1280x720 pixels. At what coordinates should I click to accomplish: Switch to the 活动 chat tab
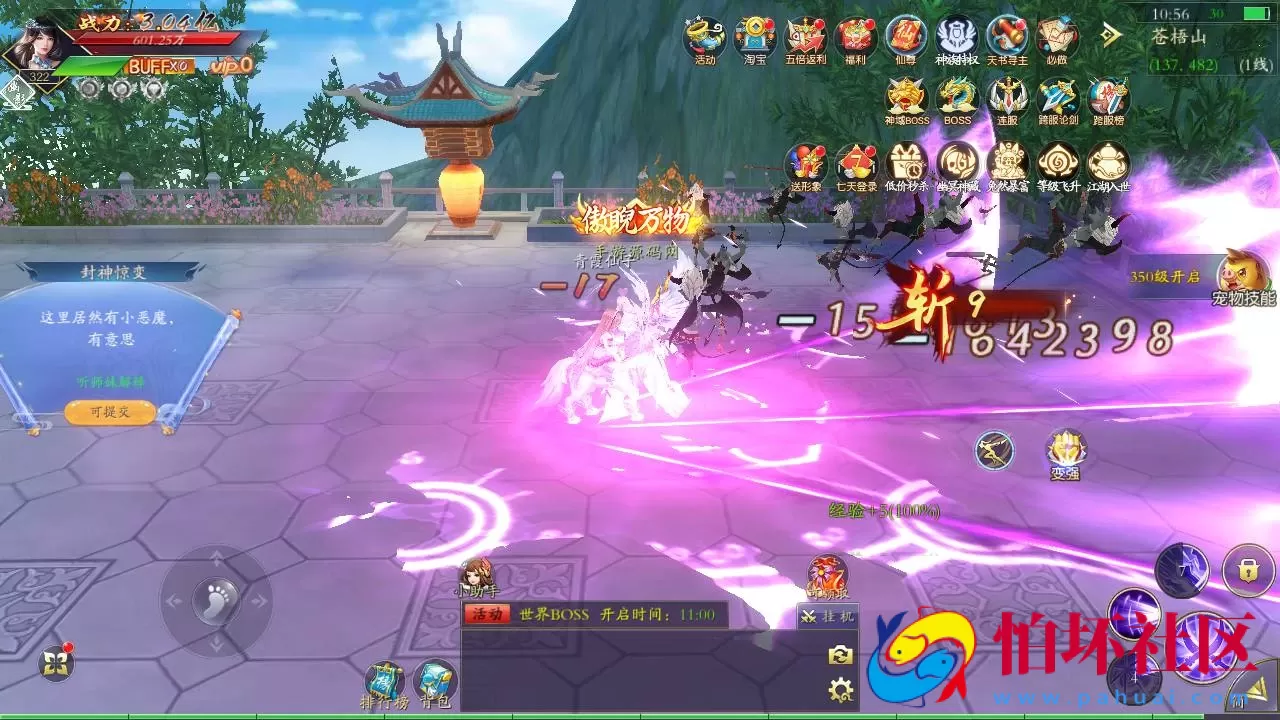click(485, 615)
